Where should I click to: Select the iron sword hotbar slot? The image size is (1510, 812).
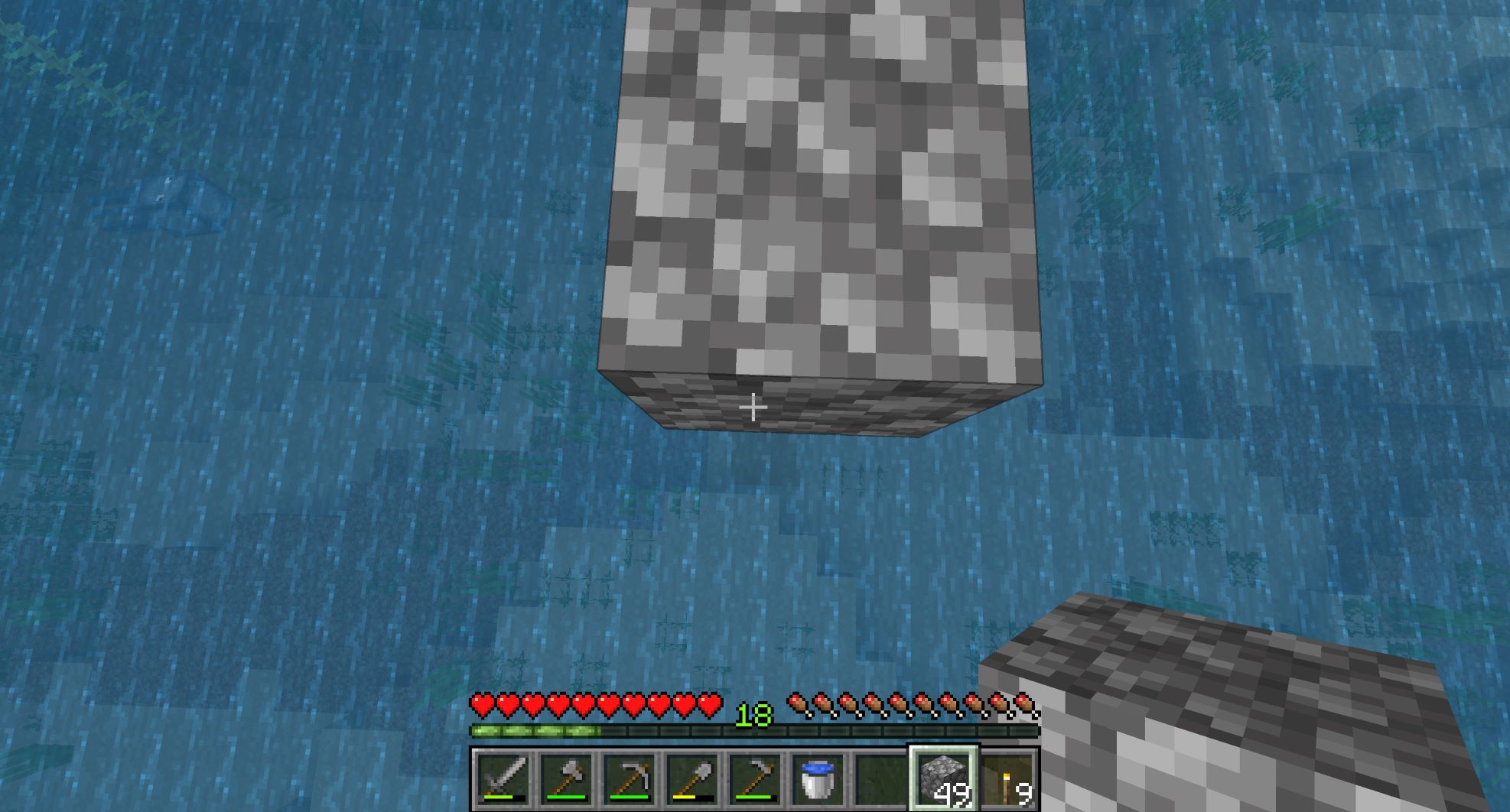503,779
